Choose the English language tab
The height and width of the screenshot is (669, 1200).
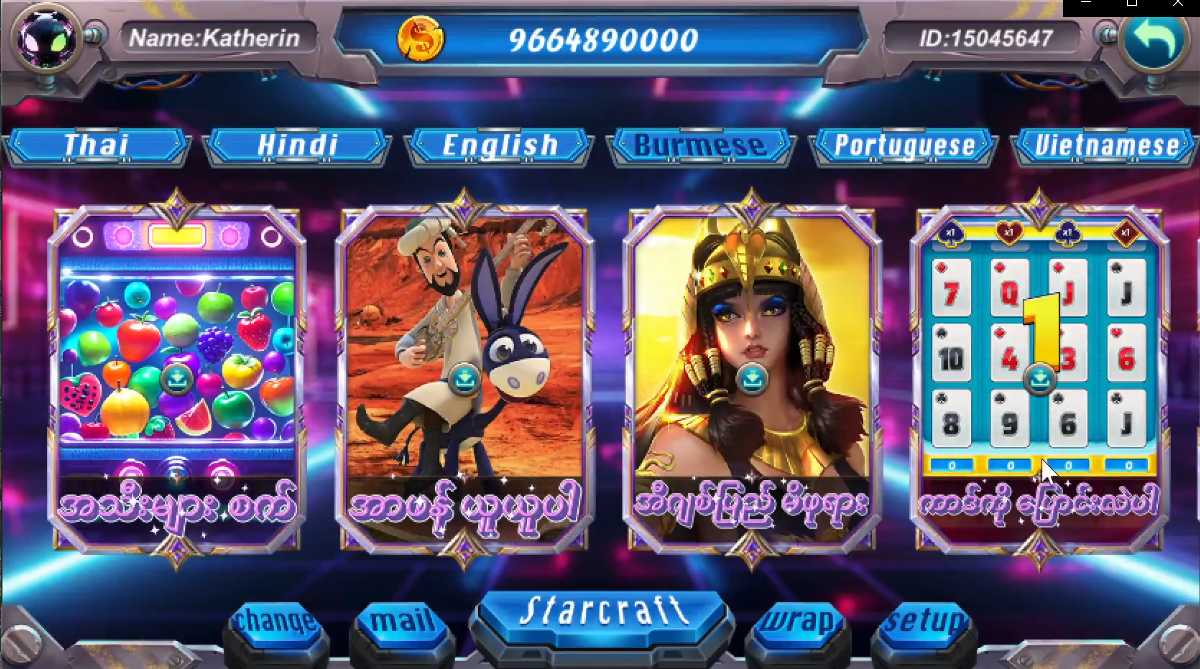[x=500, y=146]
